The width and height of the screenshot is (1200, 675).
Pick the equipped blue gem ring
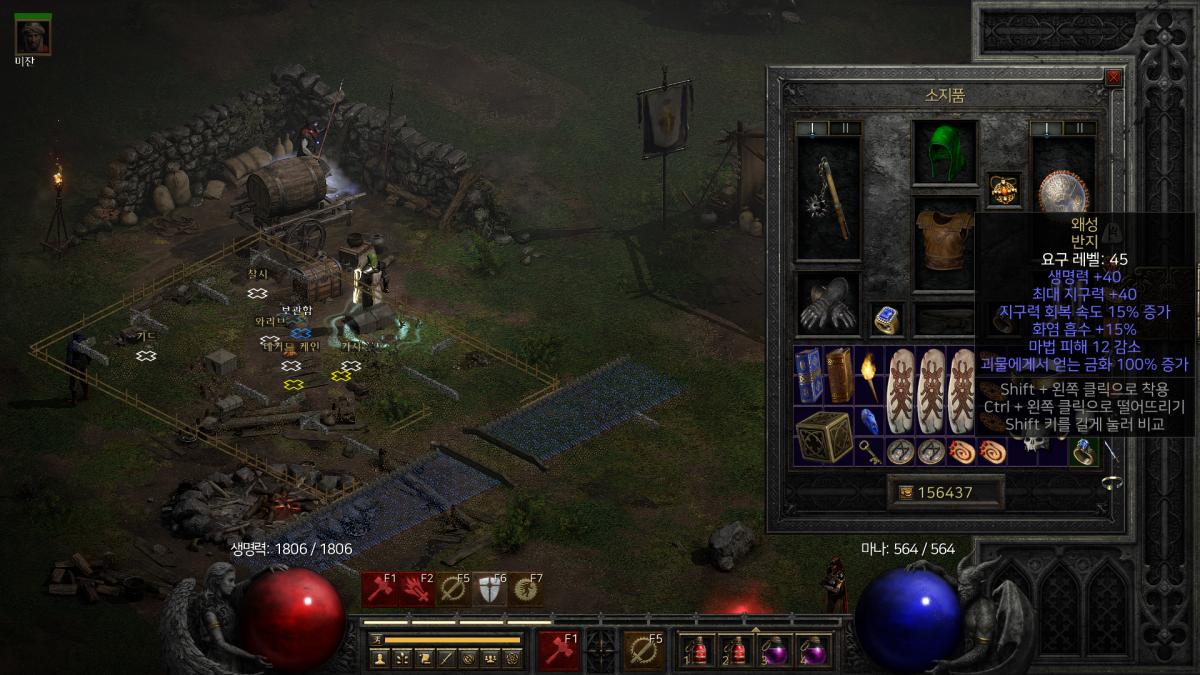(x=886, y=319)
